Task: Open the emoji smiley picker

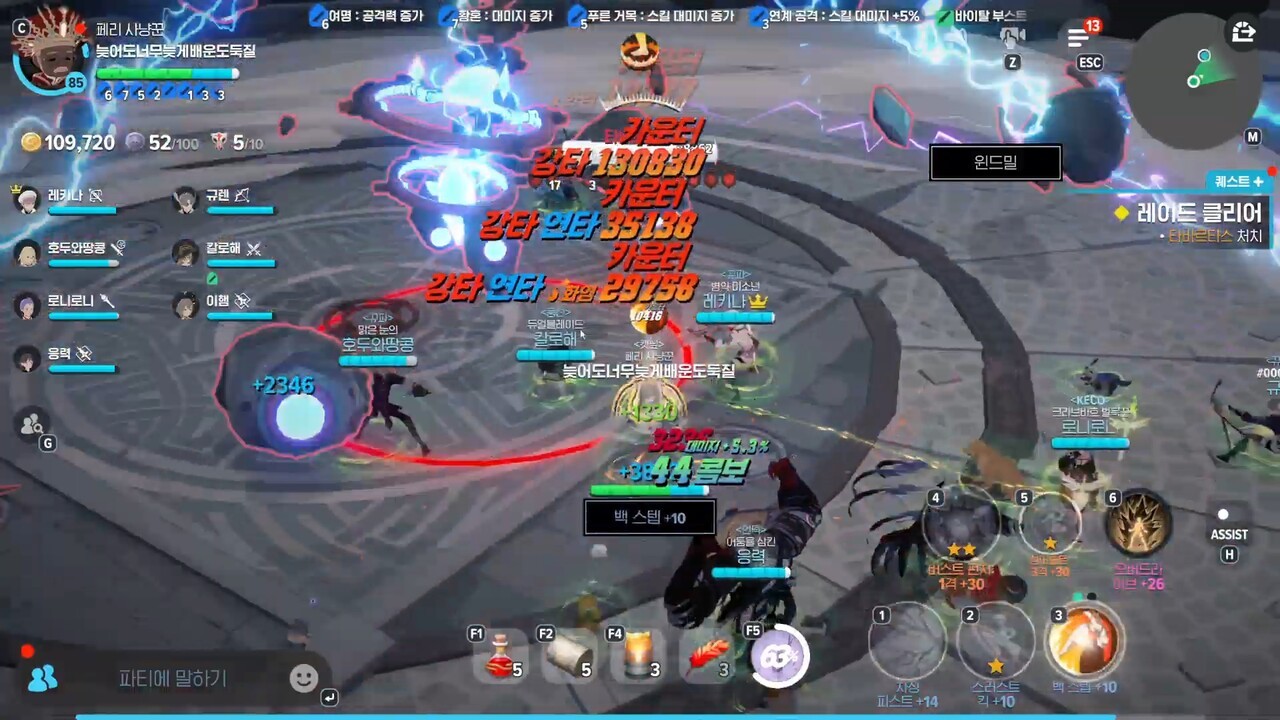Action: pyautogui.click(x=303, y=679)
